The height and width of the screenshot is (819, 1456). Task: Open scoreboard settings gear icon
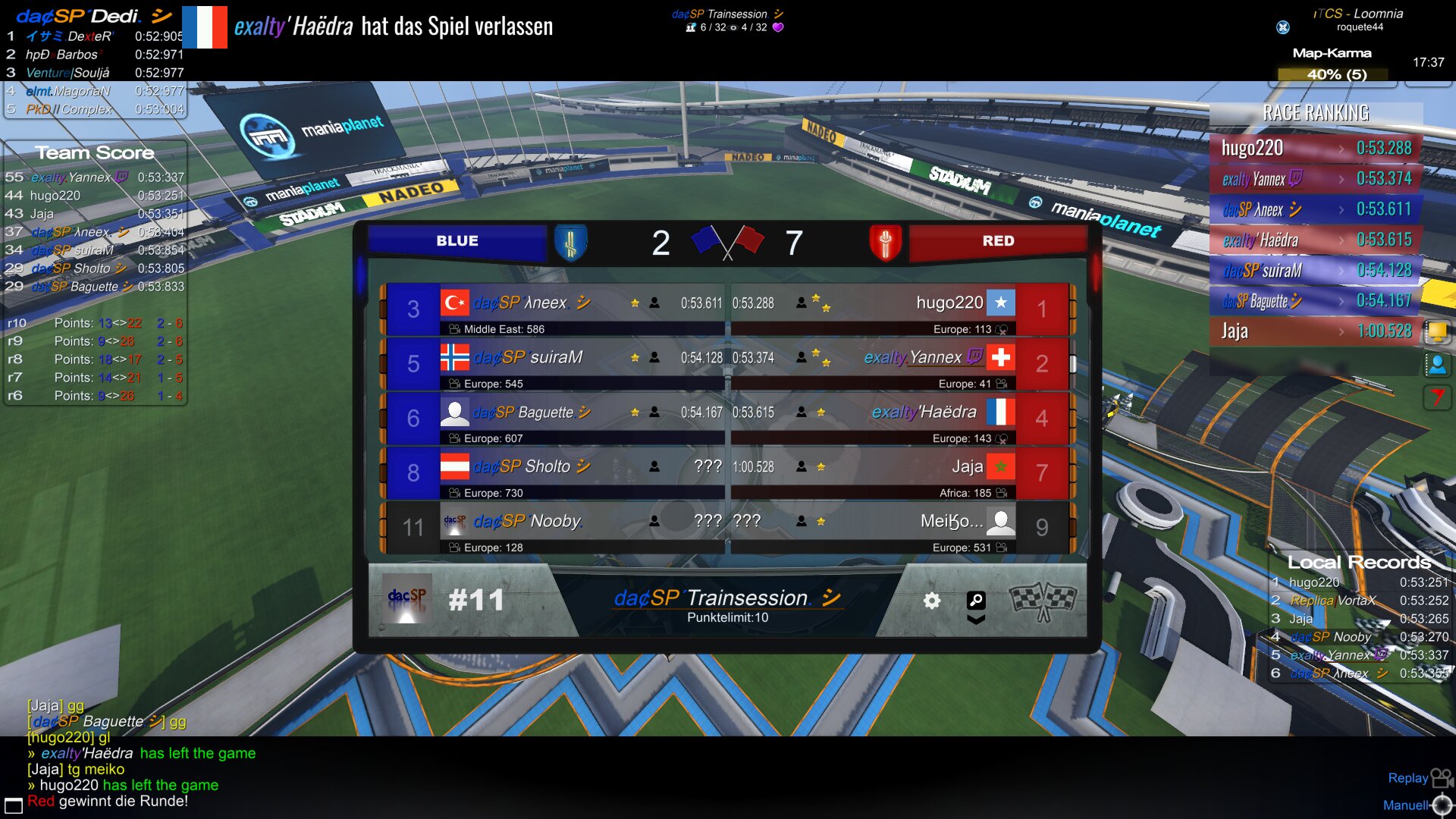click(931, 601)
